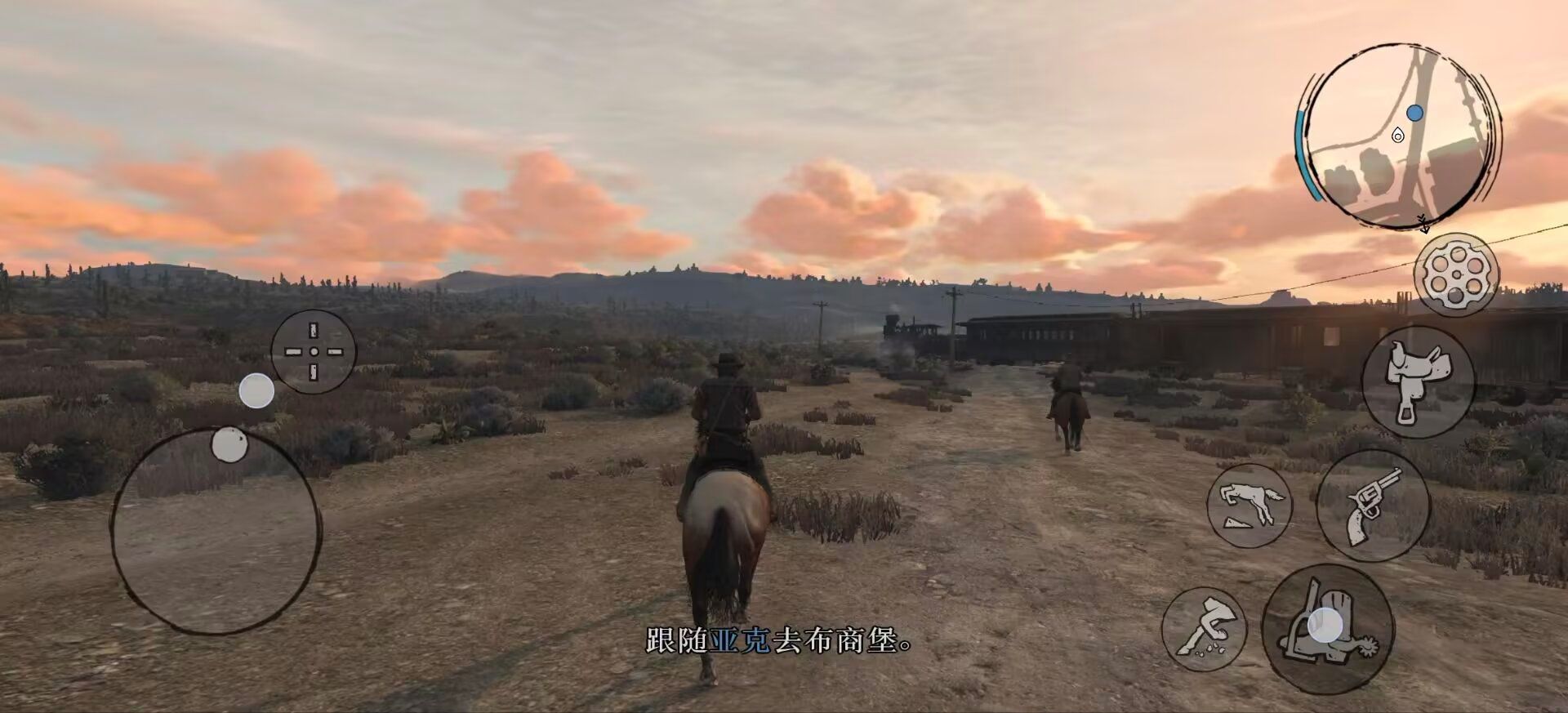The height and width of the screenshot is (713, 1568).
Task: Tap the revolver fire button
Action: (x=1373, y=505)
